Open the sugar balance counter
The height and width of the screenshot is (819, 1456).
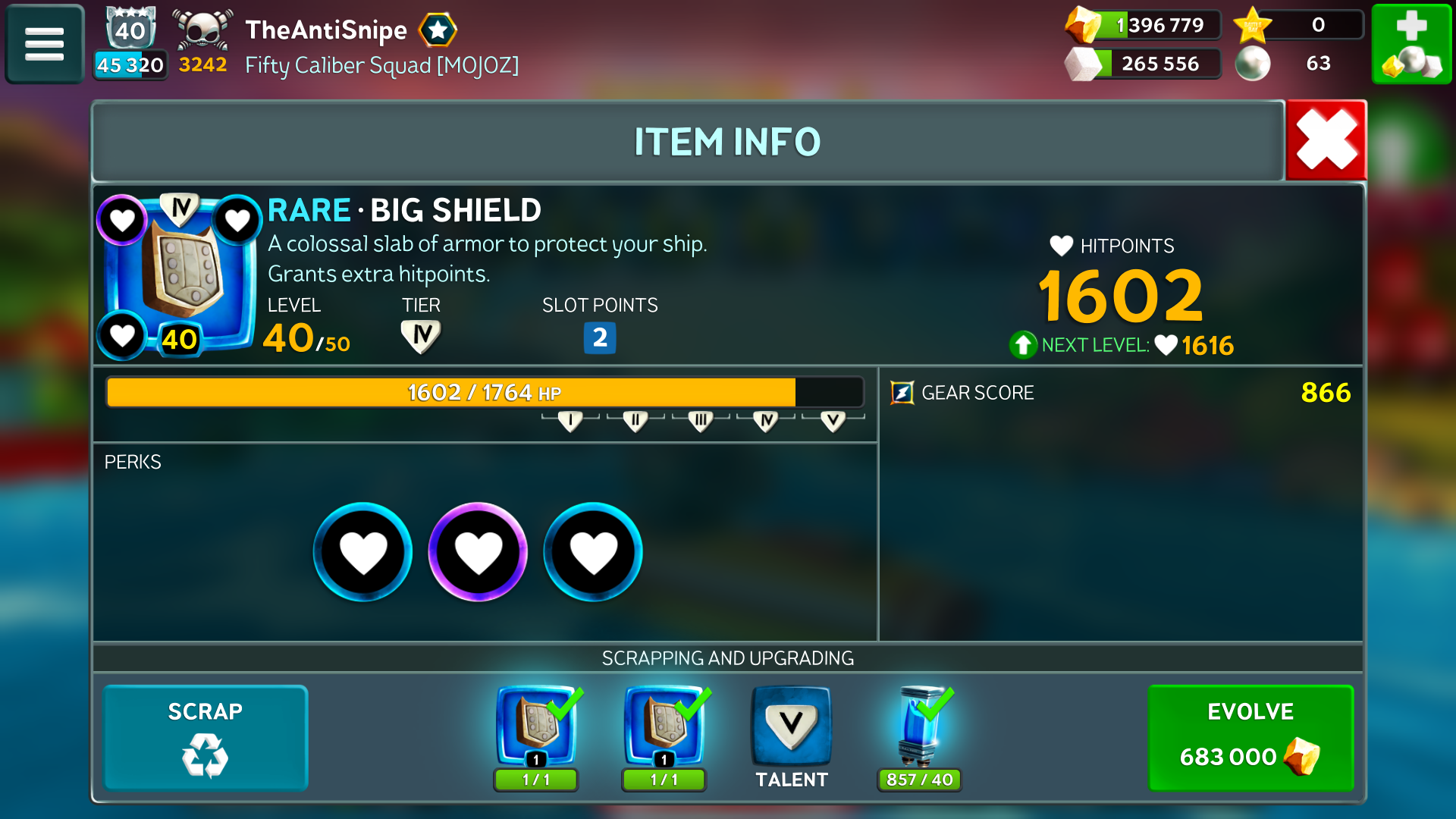(x=1144, y=64)
